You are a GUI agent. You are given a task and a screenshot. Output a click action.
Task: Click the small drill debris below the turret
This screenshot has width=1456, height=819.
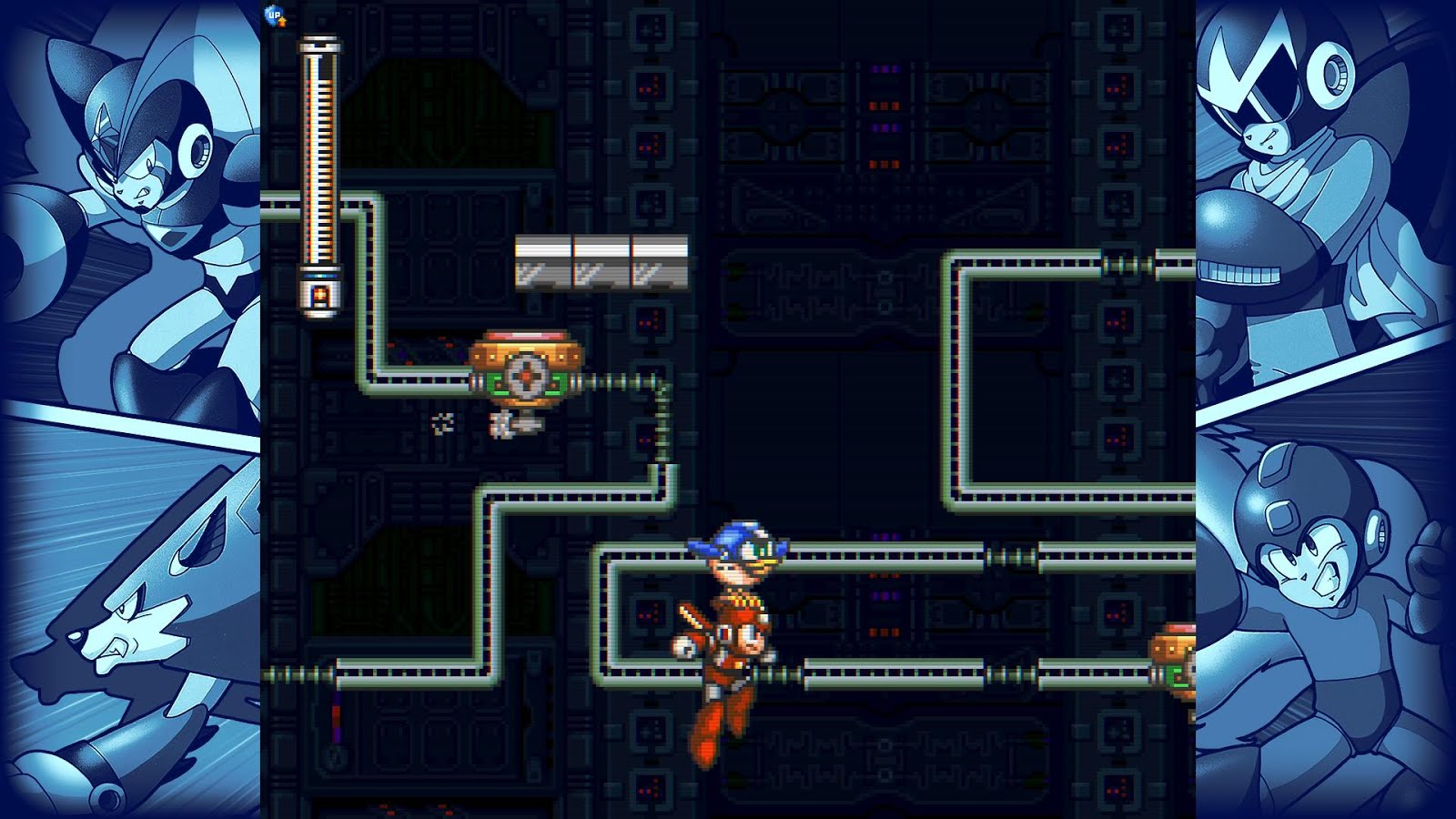click(x=503, y=423)
